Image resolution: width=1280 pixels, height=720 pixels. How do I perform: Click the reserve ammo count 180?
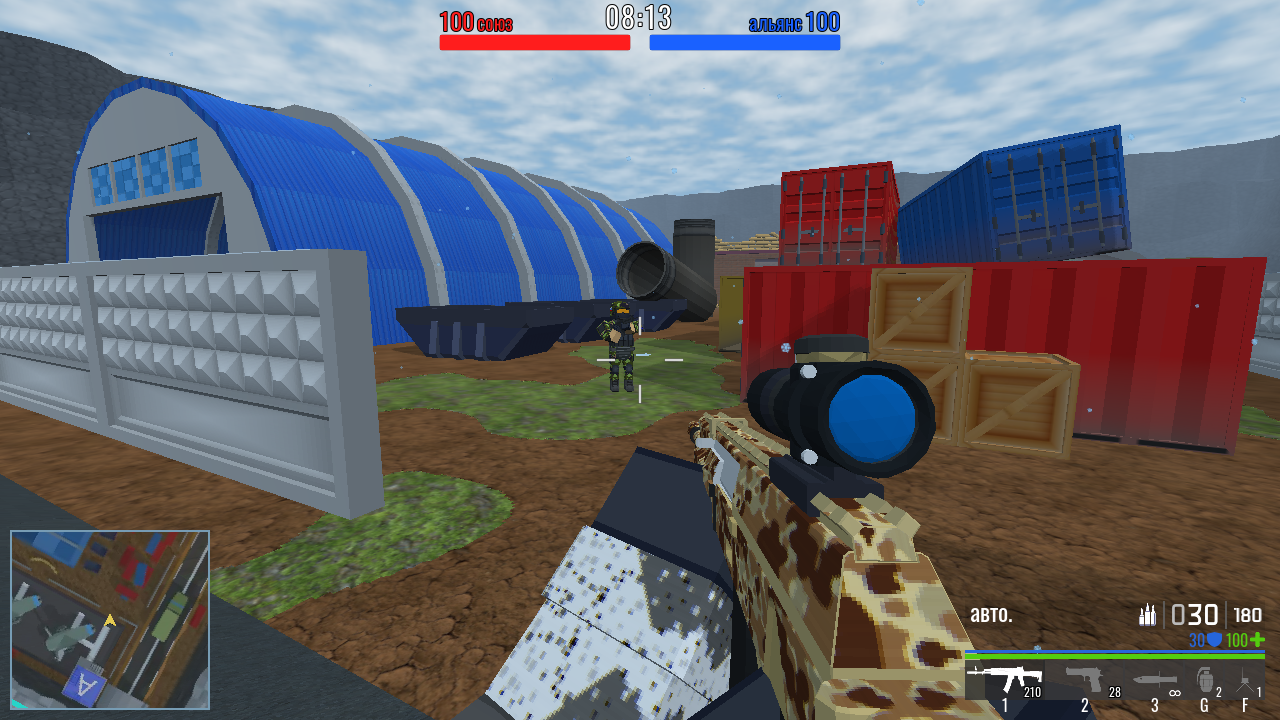(1247, 614)
